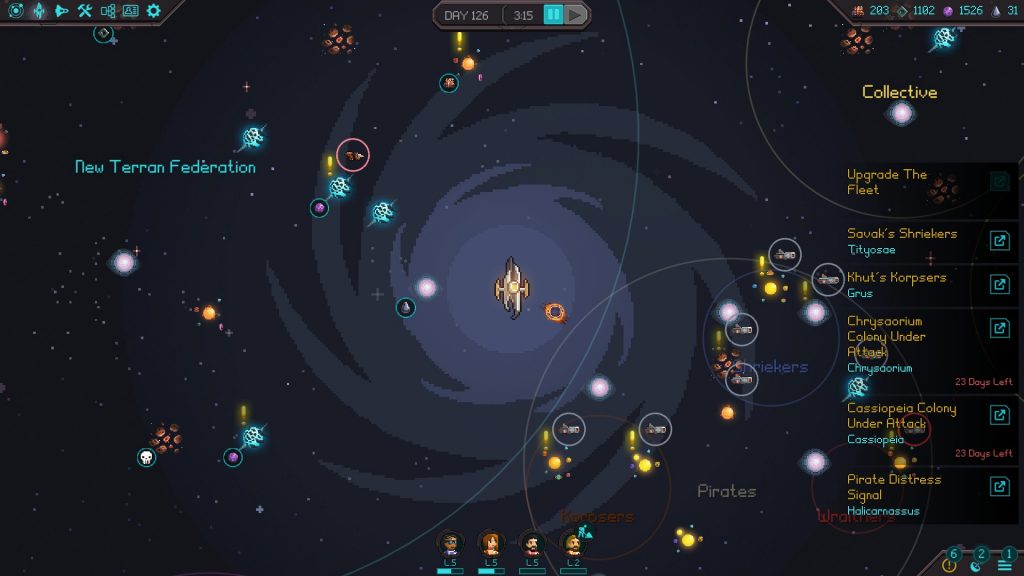Viewport: 1024px width, 576px height.
Task: Jump to Savak's Shriekers mission location
Action: [x=999, y=241]
